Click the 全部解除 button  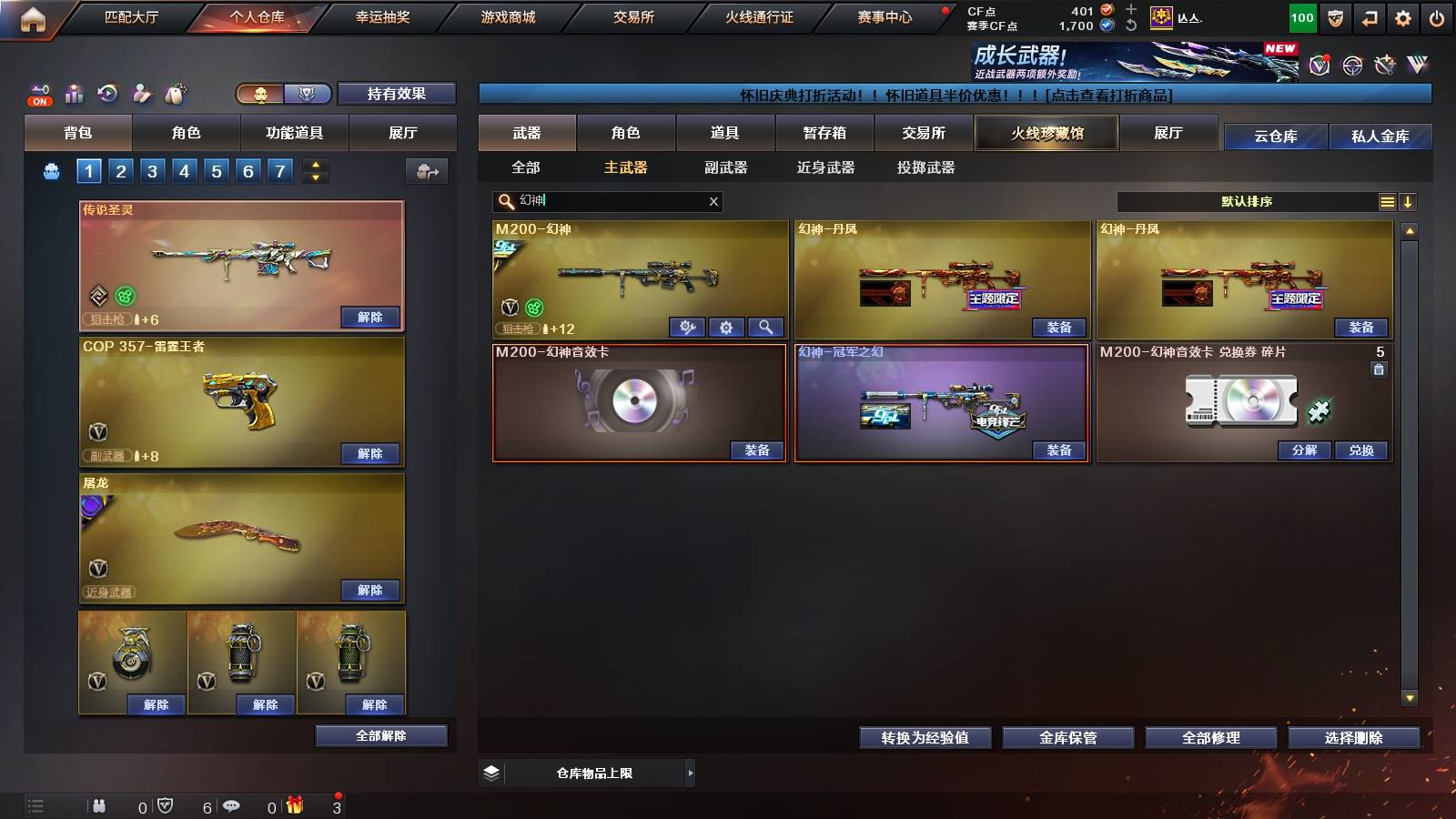381,735
